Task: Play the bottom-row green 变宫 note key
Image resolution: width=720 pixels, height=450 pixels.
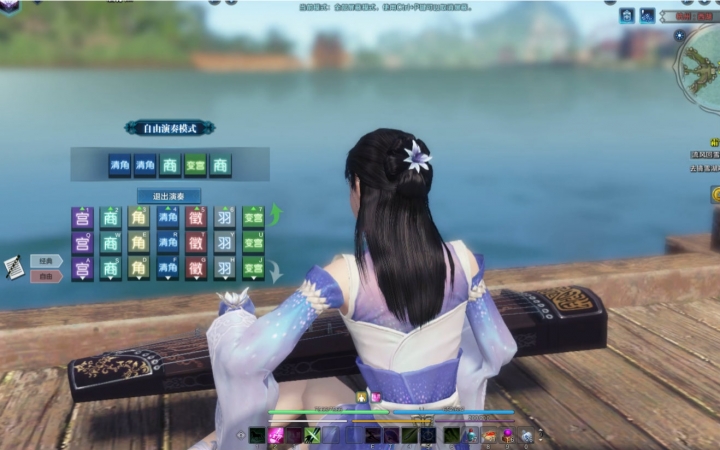Action: click(253, 268)
